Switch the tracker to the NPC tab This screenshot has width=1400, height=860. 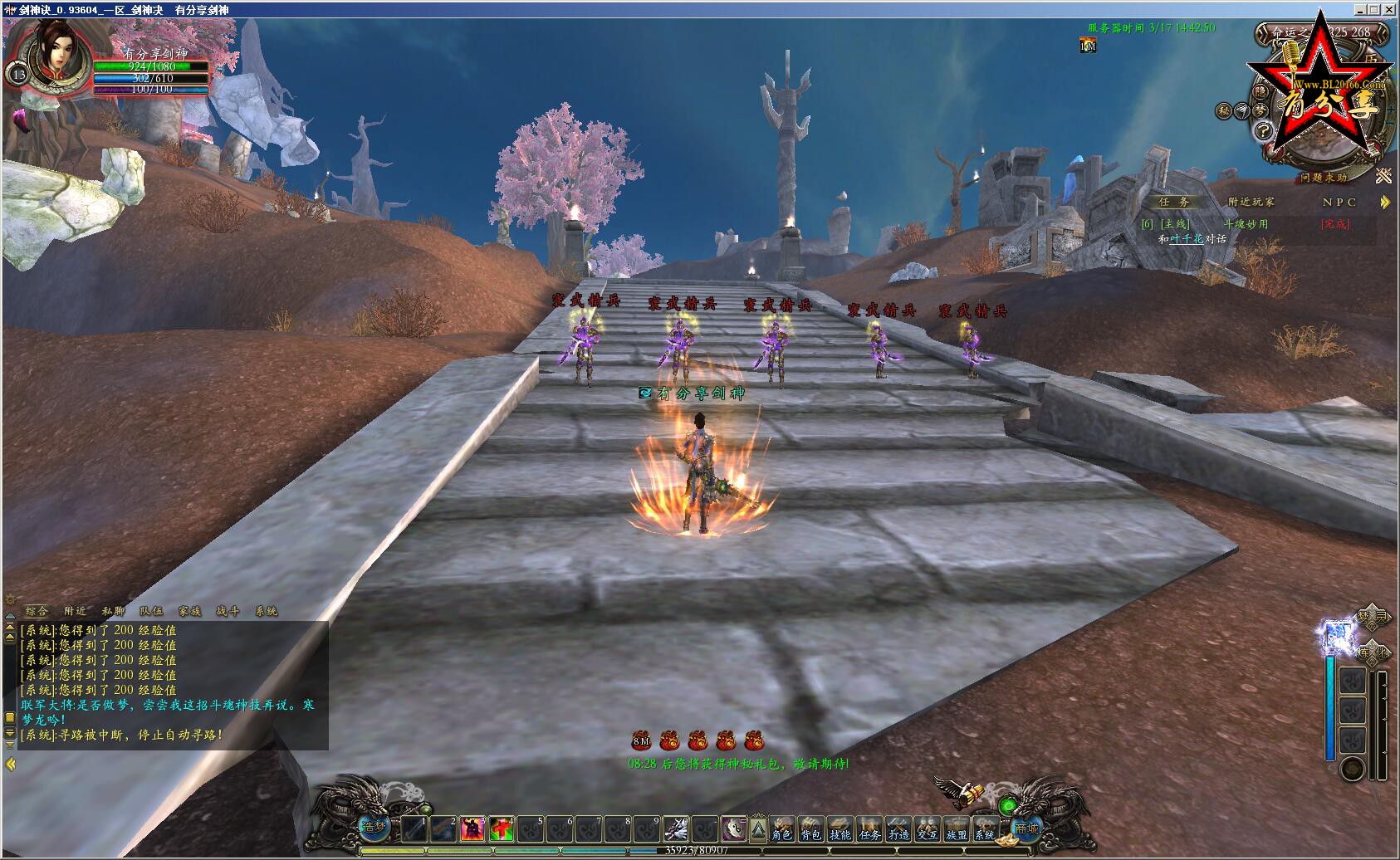[x=1339, y=202]
